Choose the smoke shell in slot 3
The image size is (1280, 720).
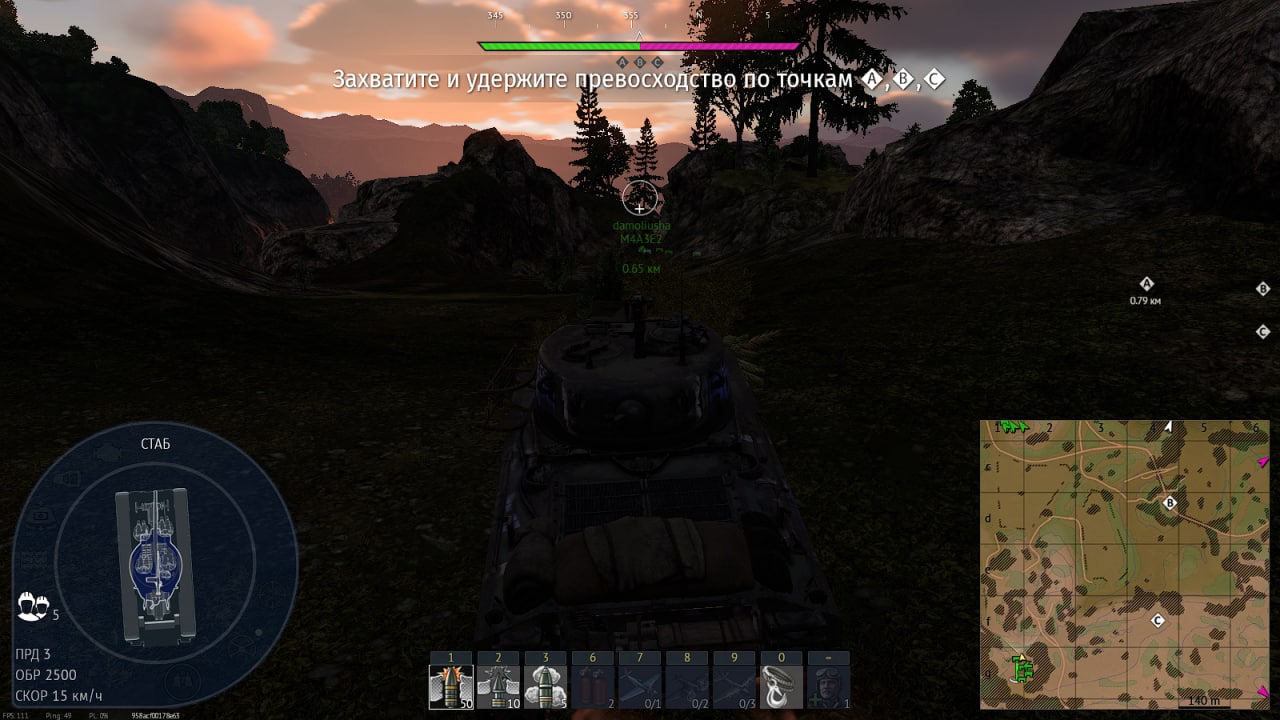(x=545, y=687)
